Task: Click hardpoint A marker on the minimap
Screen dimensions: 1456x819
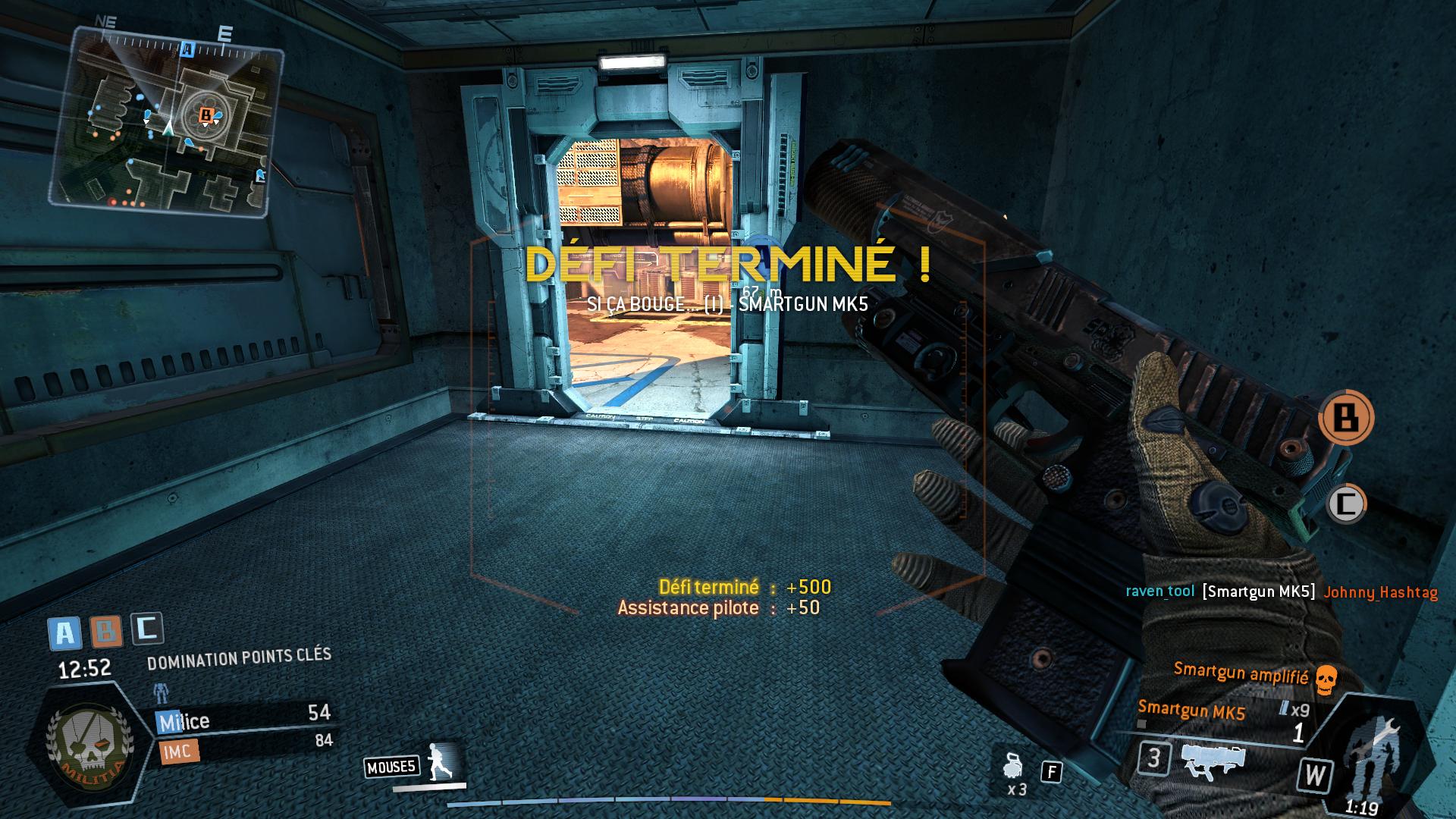Action: pos(187,50)
